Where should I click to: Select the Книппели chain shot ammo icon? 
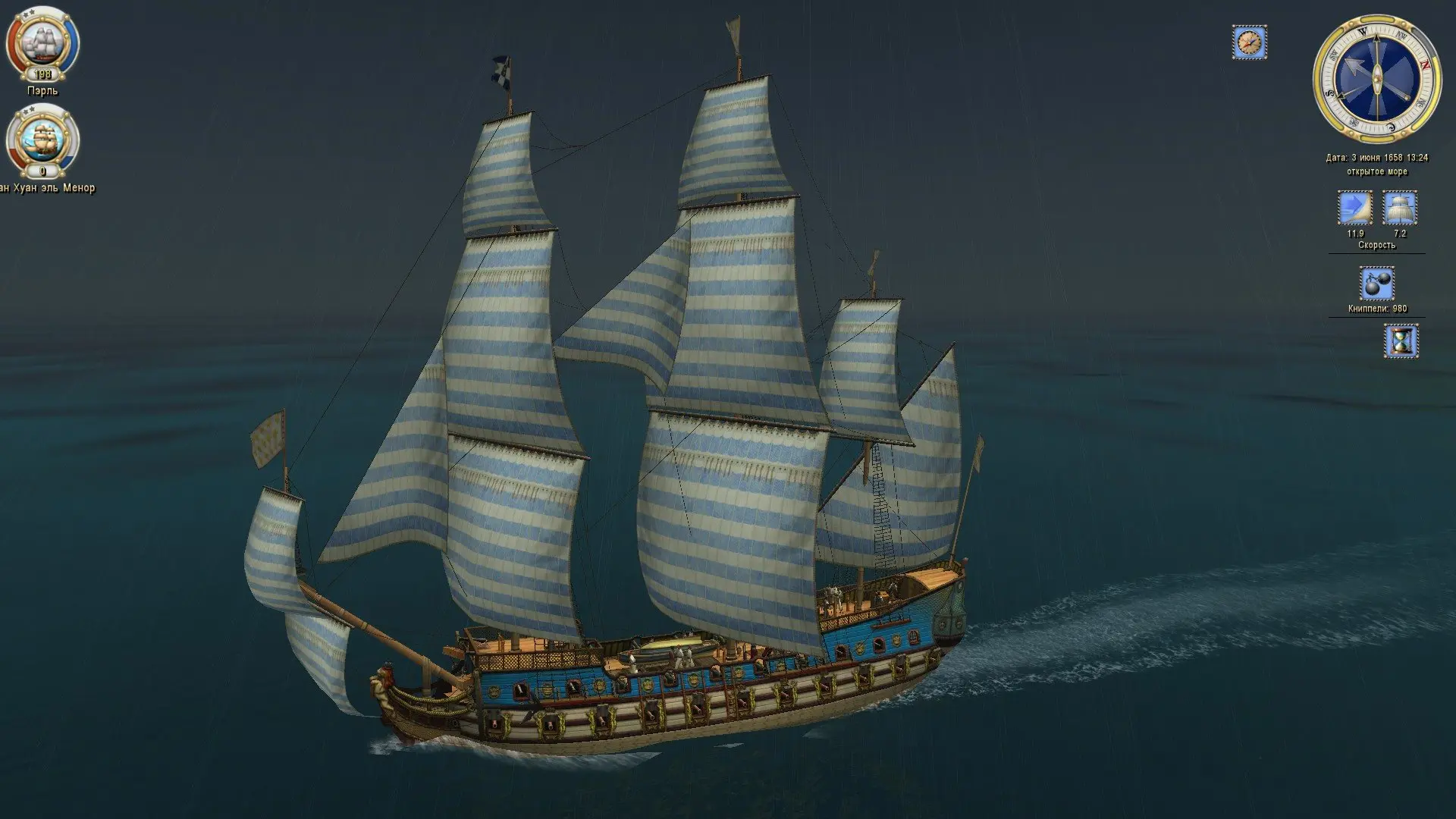1376,284
